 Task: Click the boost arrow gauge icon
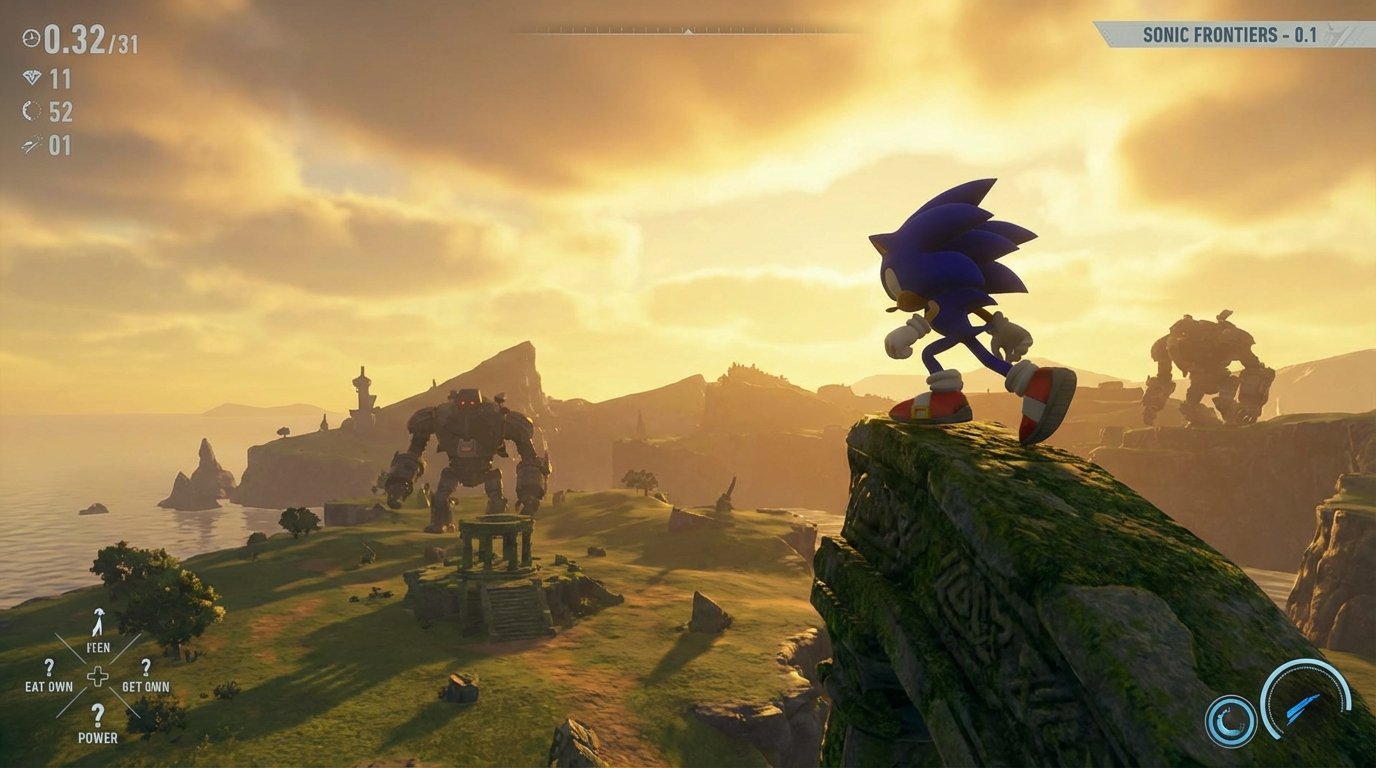click(x=1305, y=702)
